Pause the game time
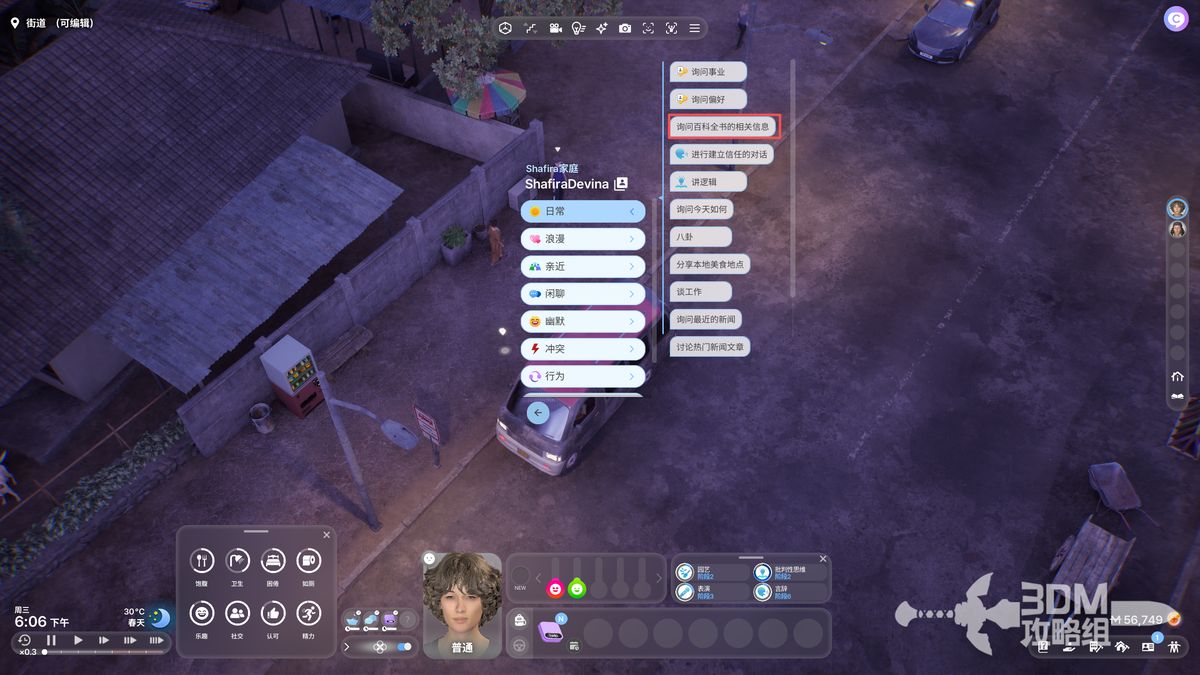 pyautogui.click(x=51, y=640)
